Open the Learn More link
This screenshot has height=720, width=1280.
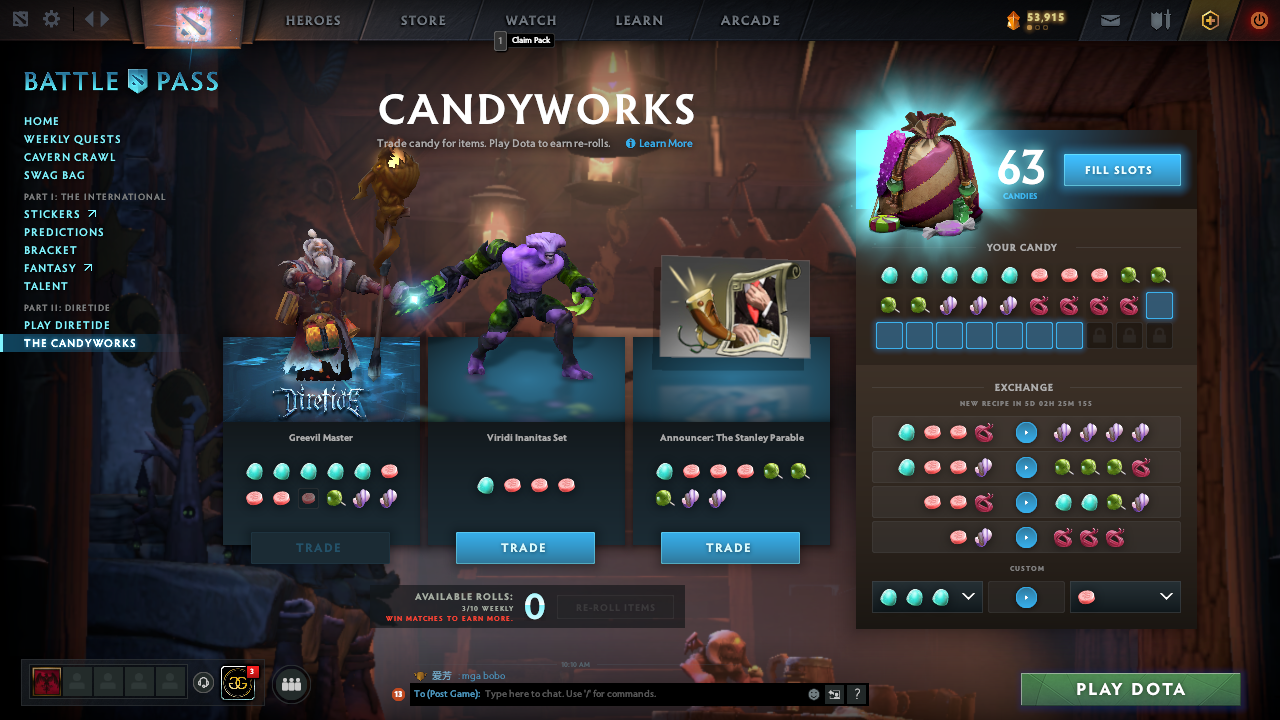(x=659, y=143)
